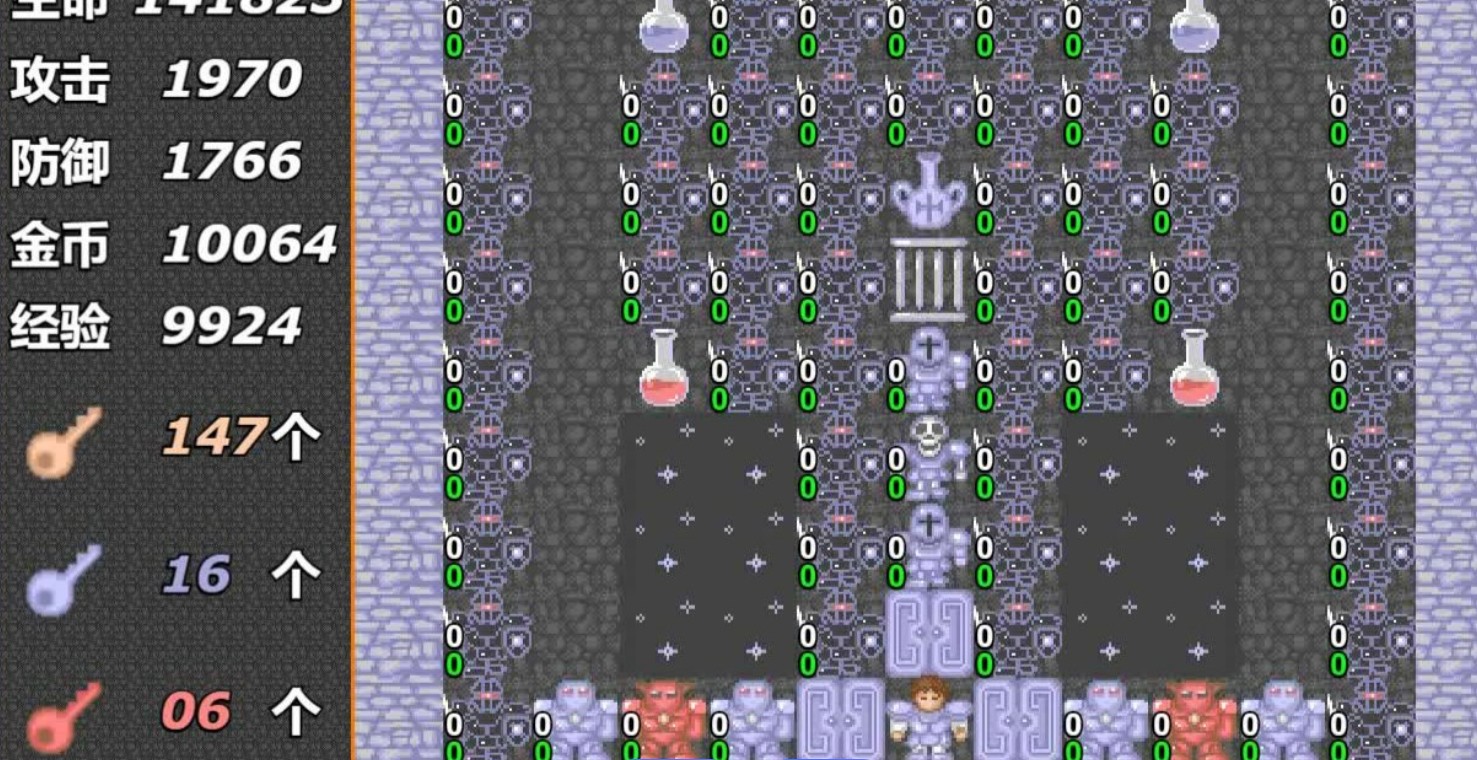Screen dimensions: 1477x760
Task: Select the hero character at the bottom
Action: coord(927,715)
